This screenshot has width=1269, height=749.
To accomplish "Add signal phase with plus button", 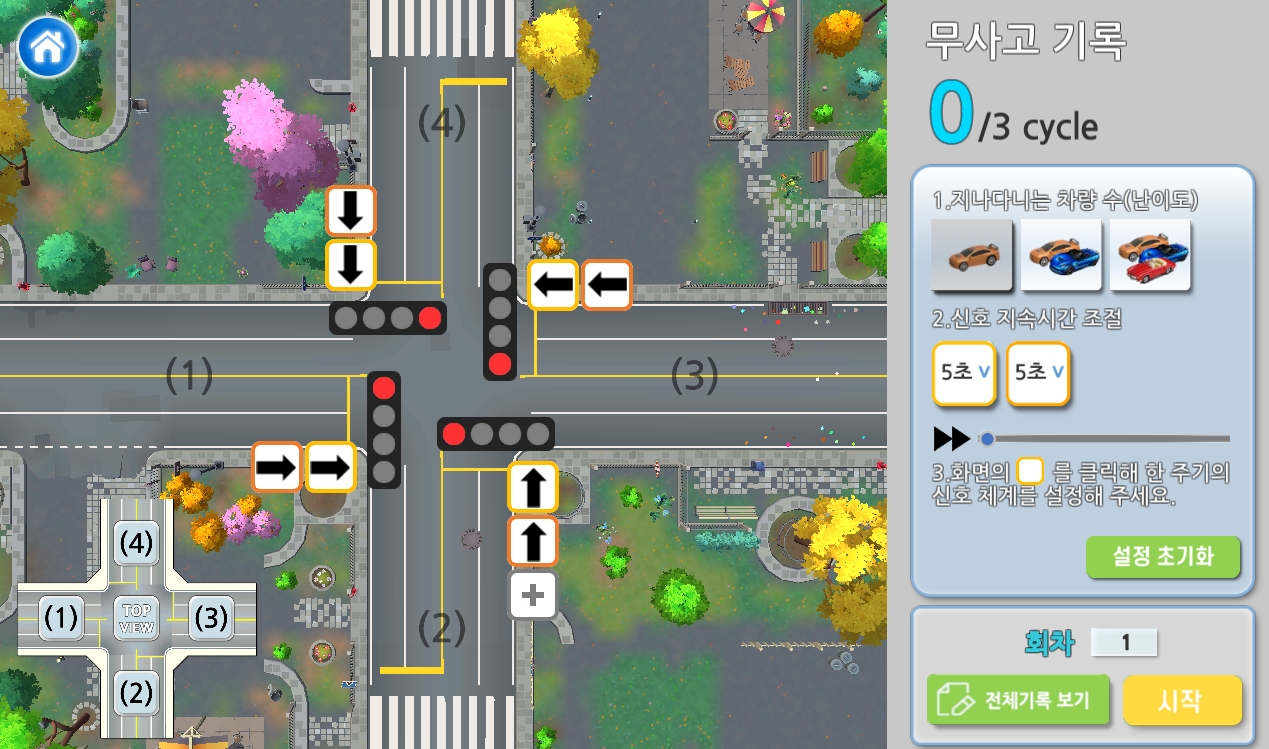I will click(533, 596).
